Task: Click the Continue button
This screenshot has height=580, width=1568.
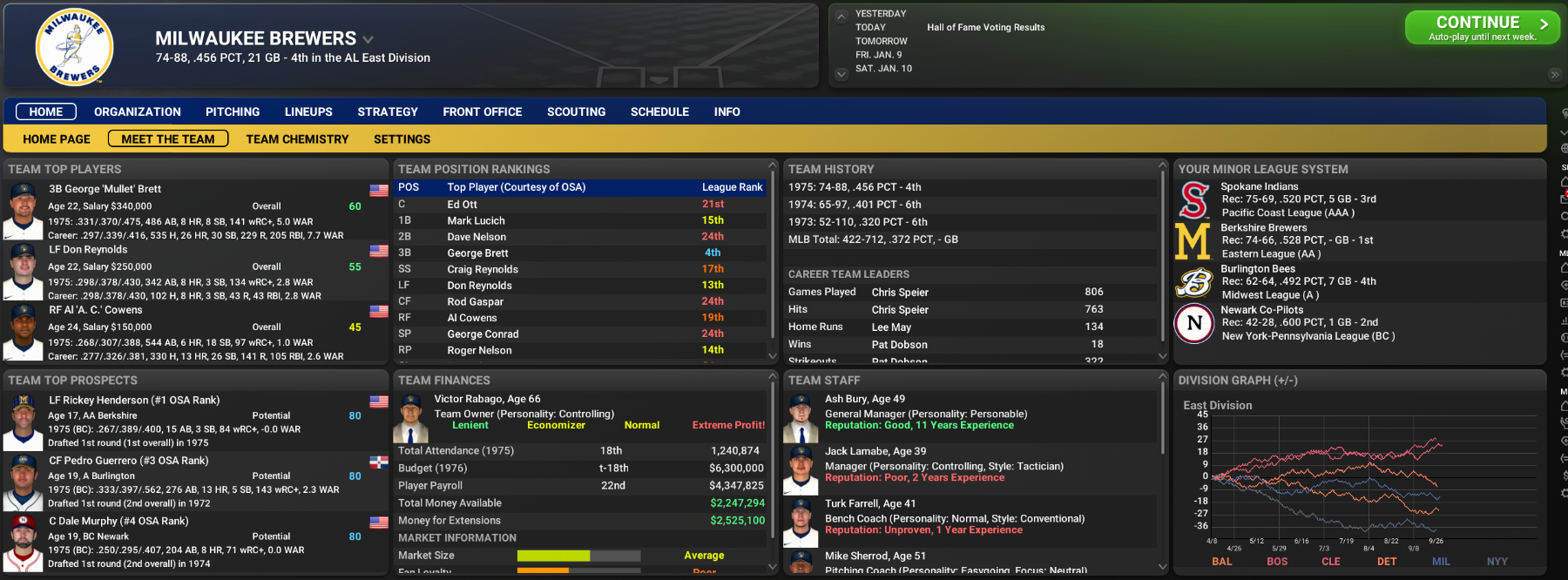Action: pos(1482,27)
